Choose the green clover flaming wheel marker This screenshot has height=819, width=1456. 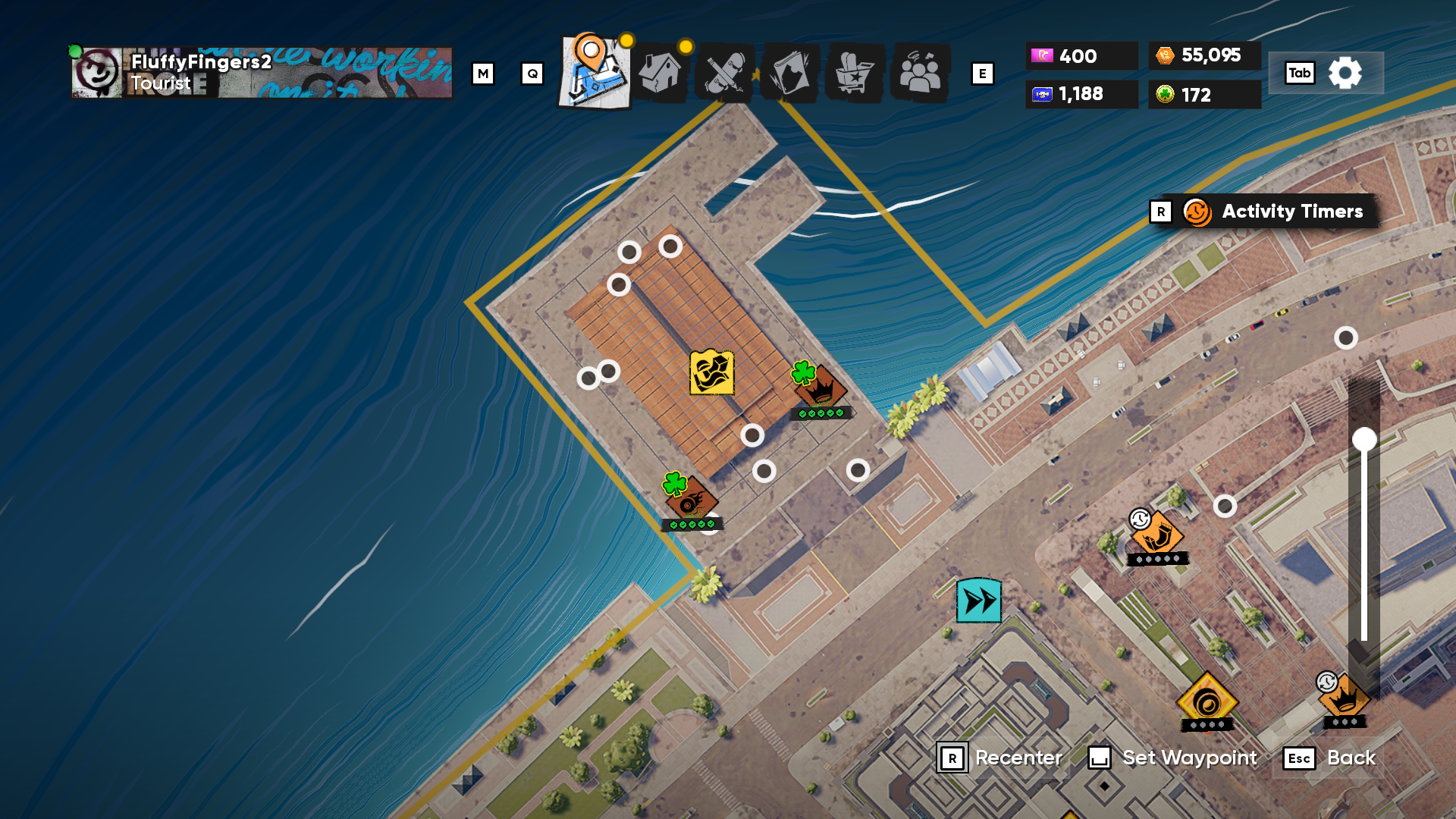click(691, 500)
